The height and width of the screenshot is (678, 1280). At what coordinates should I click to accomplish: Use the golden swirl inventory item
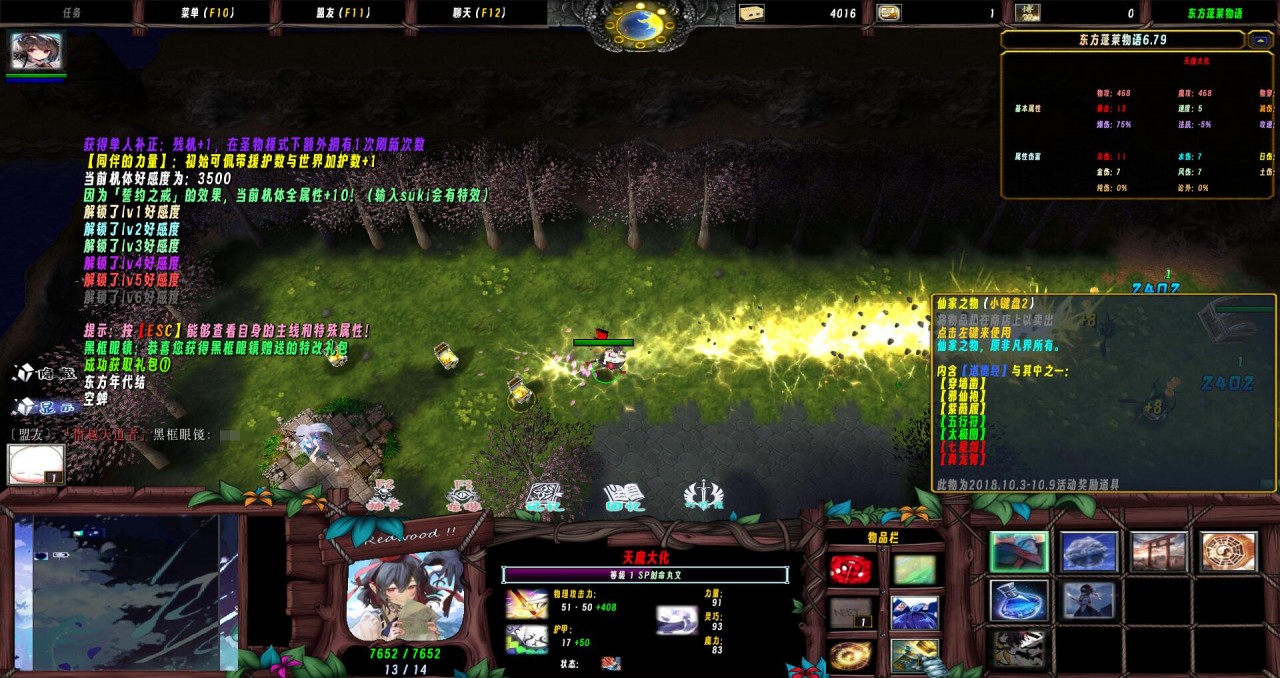pos(850,656)
